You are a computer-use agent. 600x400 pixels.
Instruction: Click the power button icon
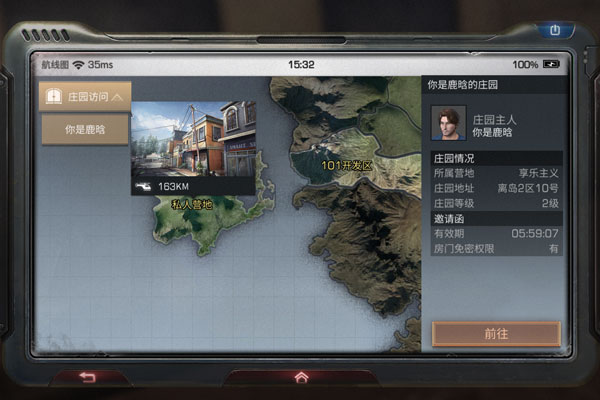coord(556,31)
